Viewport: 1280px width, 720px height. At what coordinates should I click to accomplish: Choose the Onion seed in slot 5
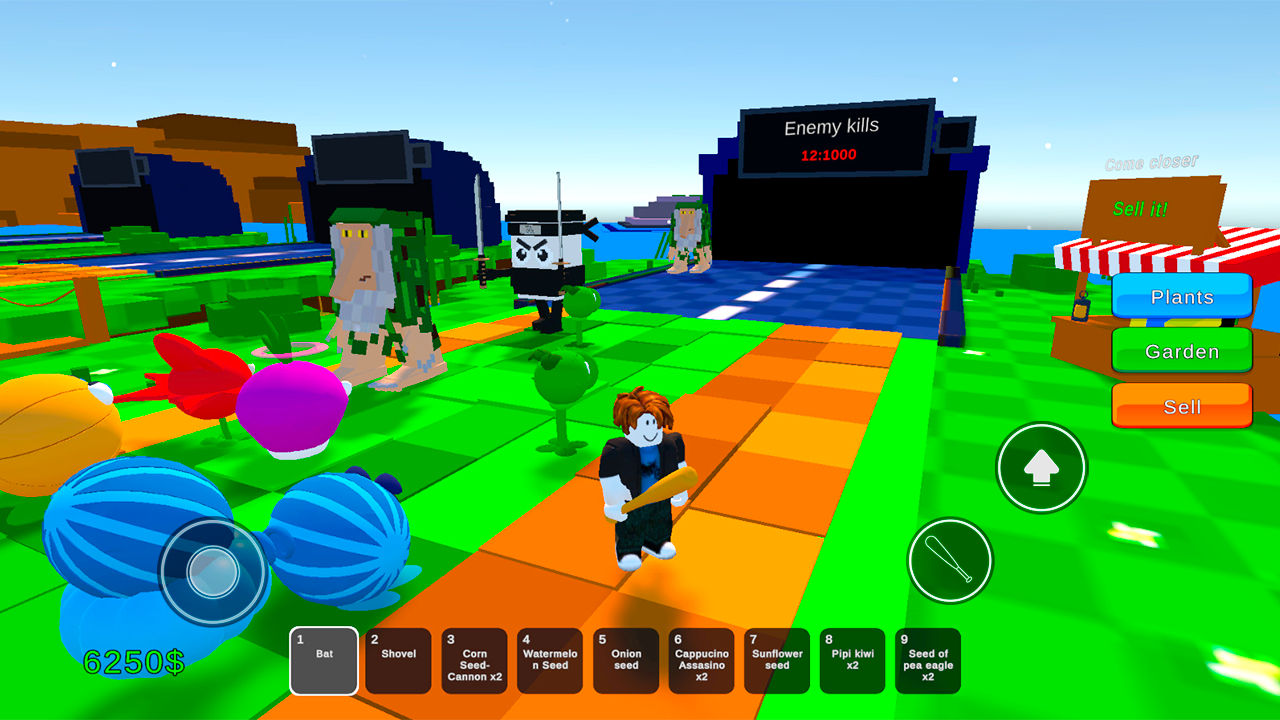(626, 660)
